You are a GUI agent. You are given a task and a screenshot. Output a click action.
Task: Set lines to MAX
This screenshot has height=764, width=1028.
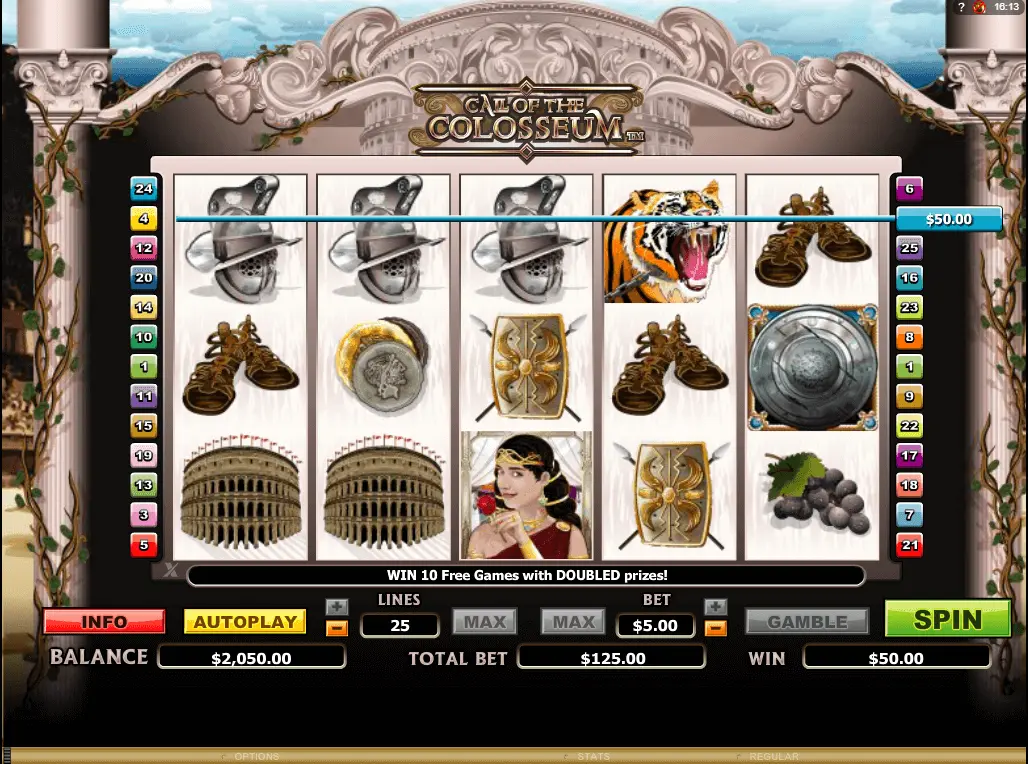coord(485,622)
